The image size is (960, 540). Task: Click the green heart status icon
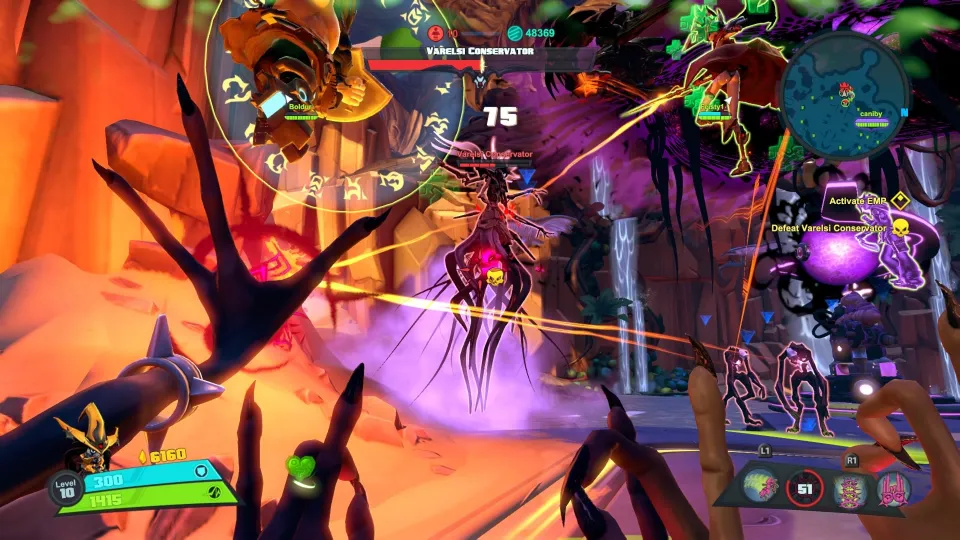point(301,468)
